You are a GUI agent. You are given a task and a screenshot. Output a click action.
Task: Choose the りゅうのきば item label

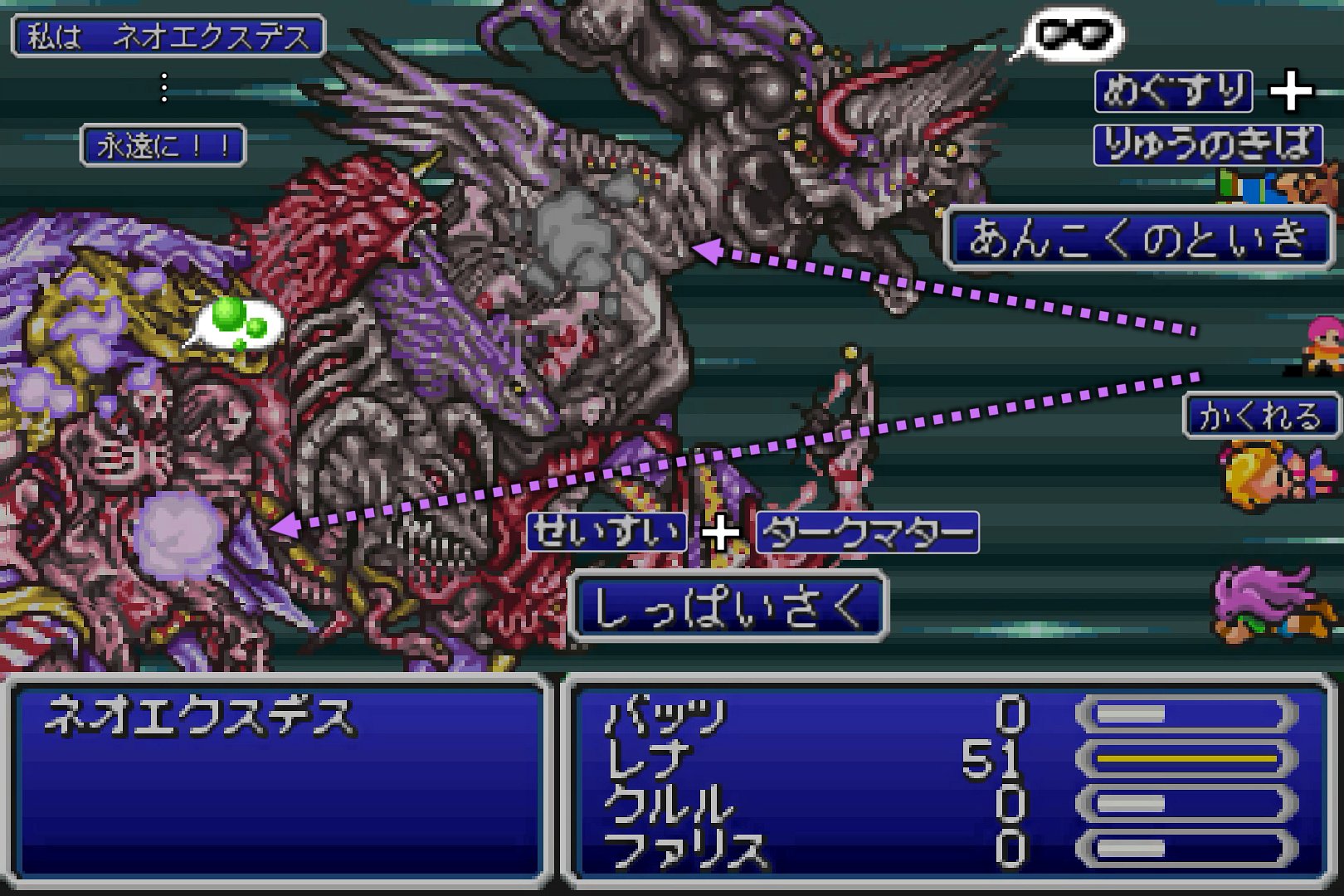pyautogui.click(x=1207, y=145)
